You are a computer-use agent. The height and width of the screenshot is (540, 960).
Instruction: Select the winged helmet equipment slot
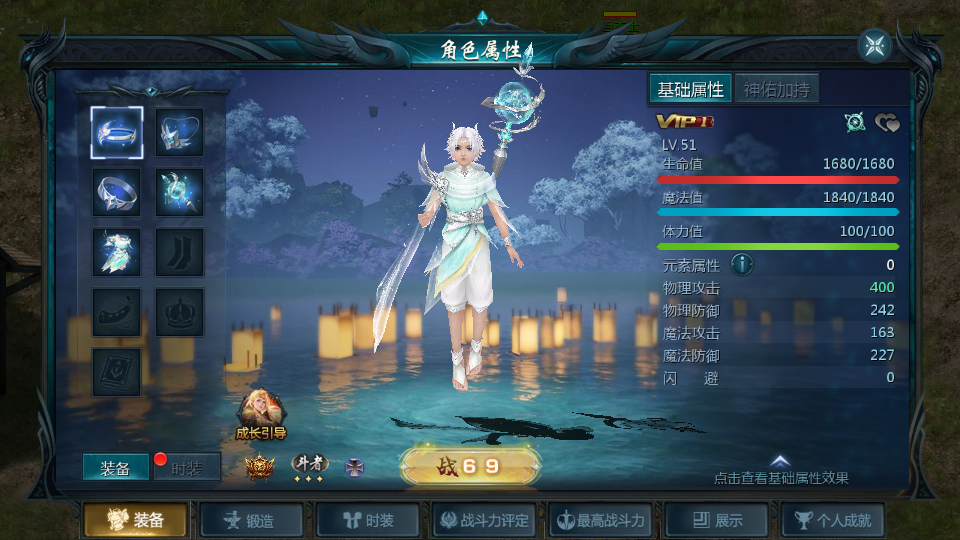(x=180, y=133)
